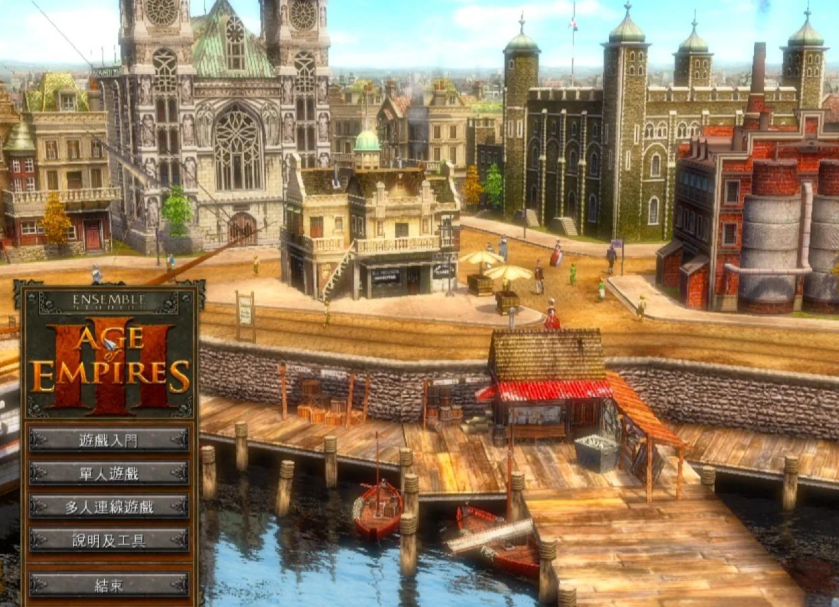Screen dimensions: 839x607
Task: Select 單人遊戲 single player
Action: [x=109, y=473]
